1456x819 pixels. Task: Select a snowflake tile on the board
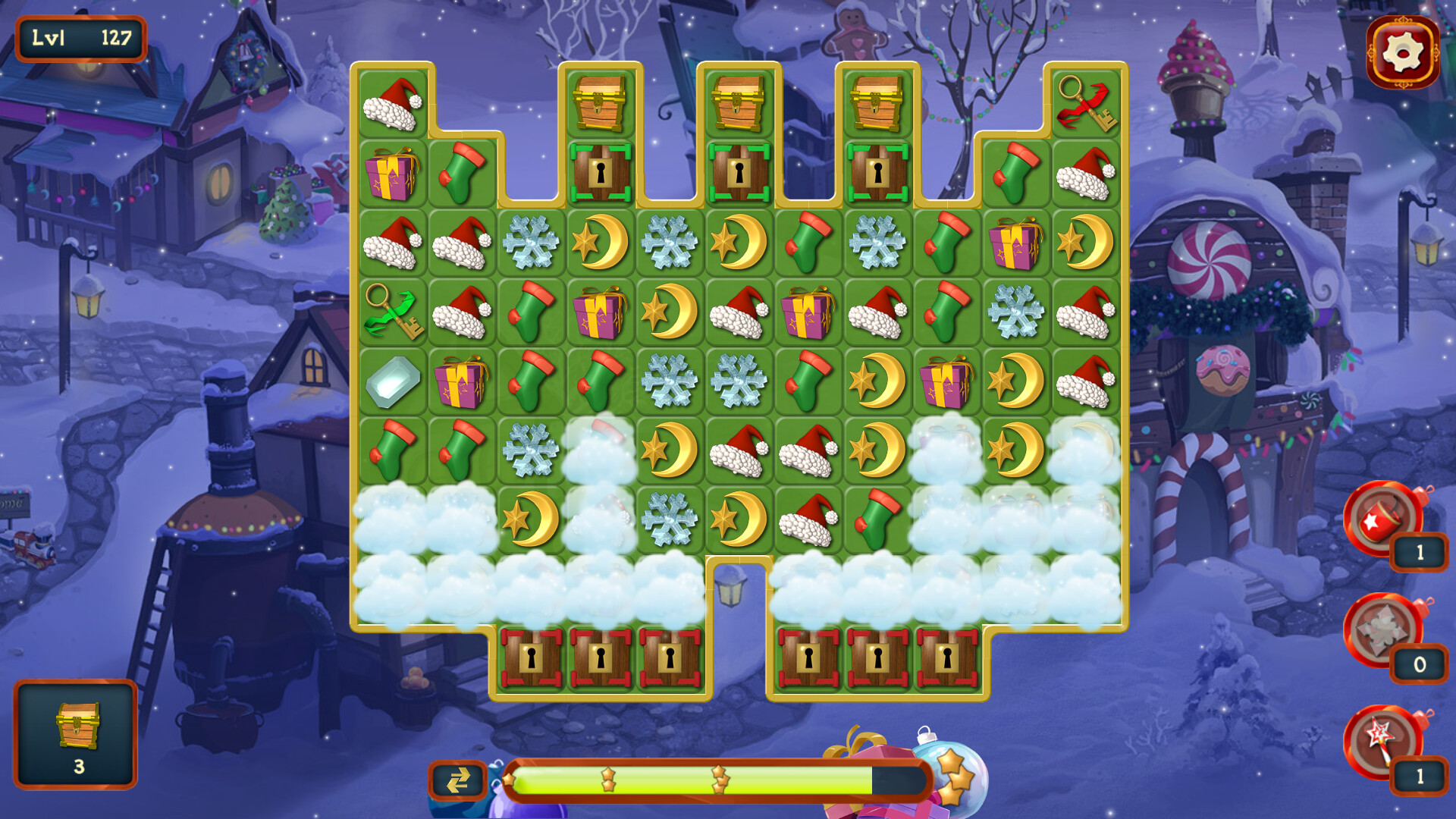[532, 244]
